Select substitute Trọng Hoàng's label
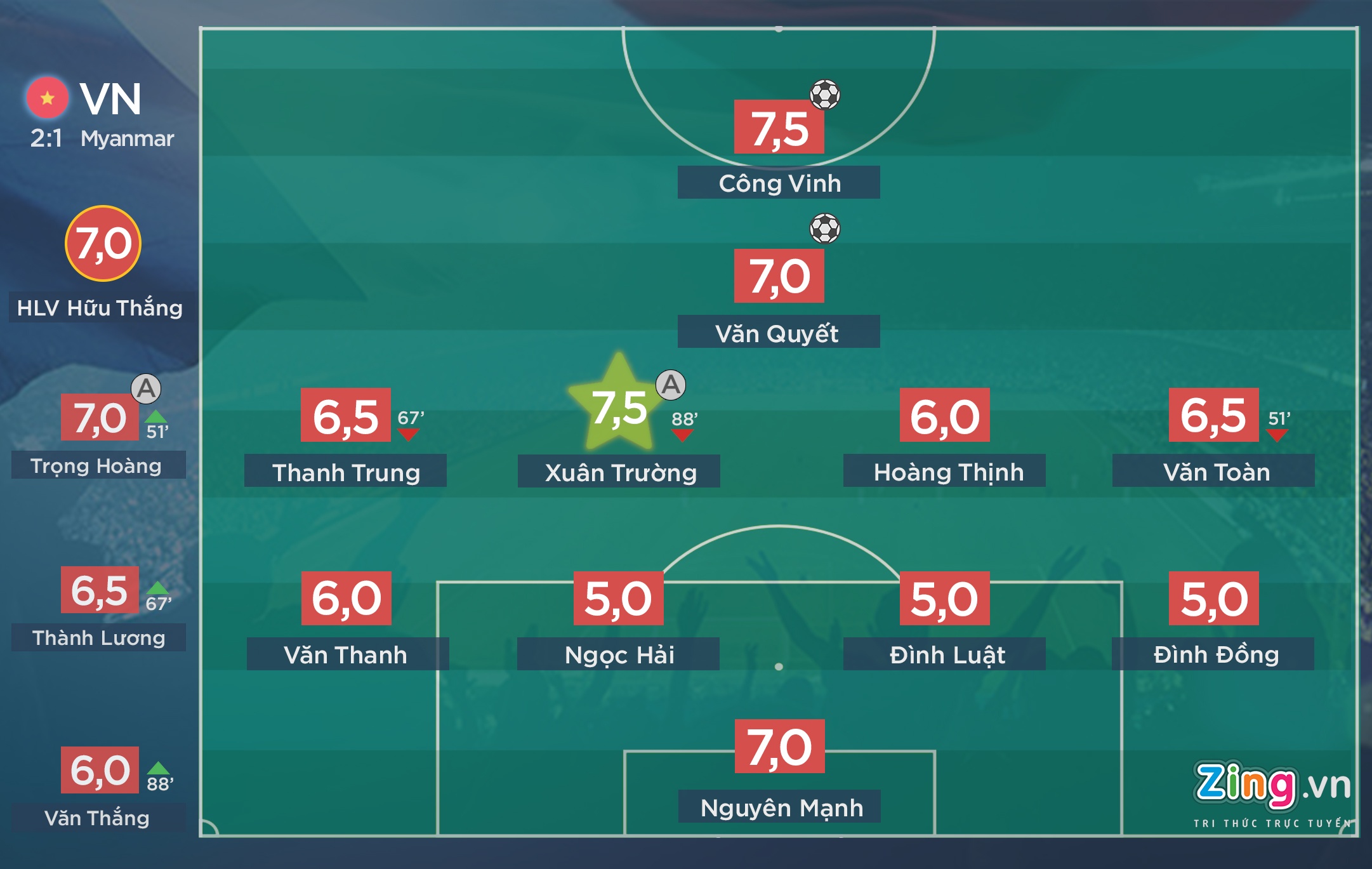Viewport: 1372px width, 869px height. pos(98,465)
